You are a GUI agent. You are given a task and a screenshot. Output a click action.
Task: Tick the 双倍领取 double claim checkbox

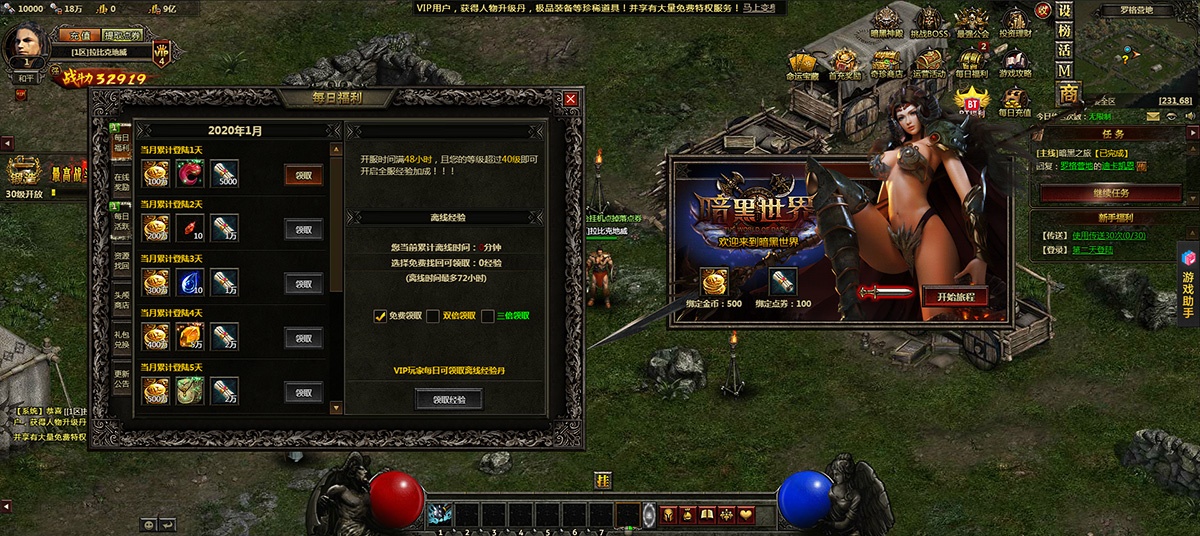point(433,316)
